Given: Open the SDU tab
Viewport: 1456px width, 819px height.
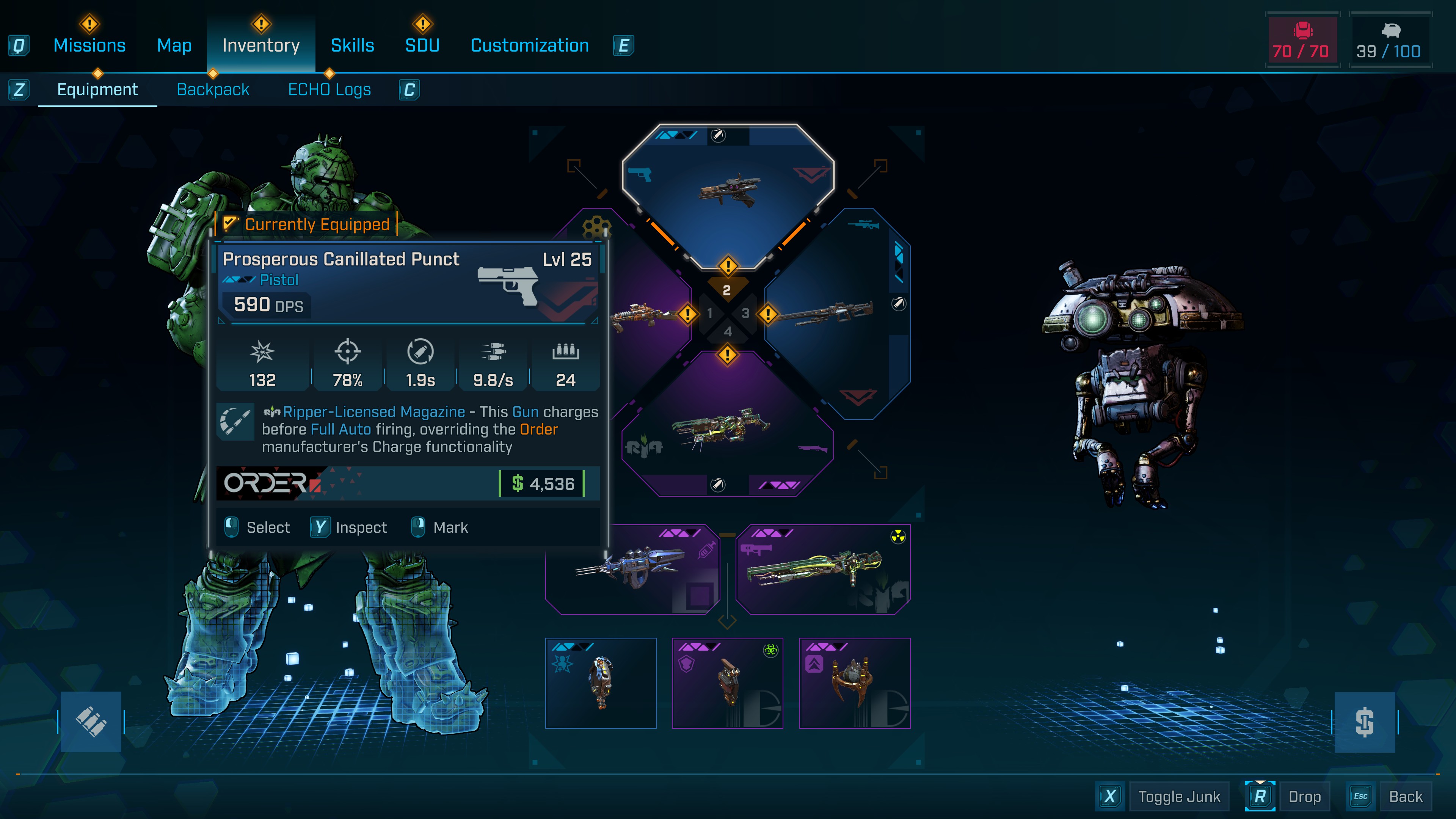Looking at the screenshot, I should (422, 45).
